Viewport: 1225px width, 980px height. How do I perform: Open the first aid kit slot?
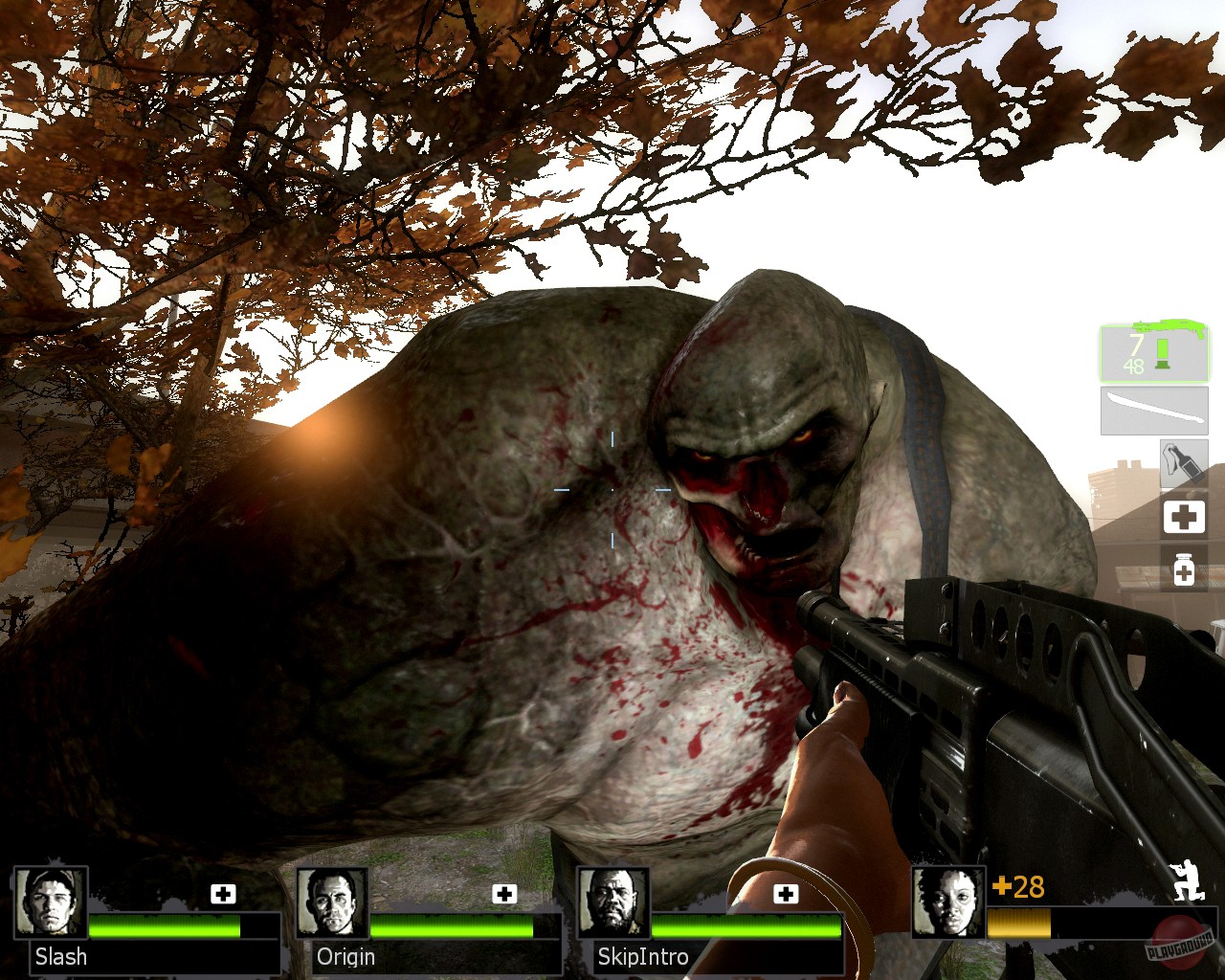click(x=1185, y=517)
